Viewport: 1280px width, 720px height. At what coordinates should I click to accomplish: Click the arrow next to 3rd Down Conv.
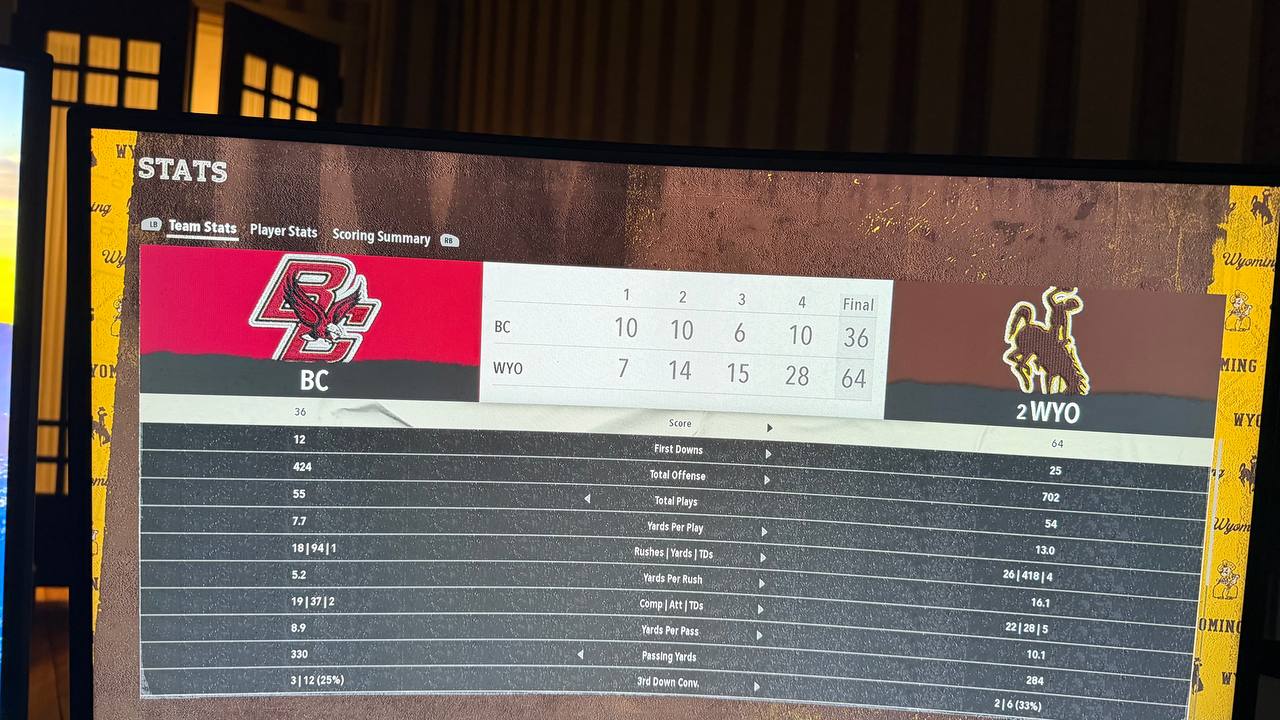[756, 685]
